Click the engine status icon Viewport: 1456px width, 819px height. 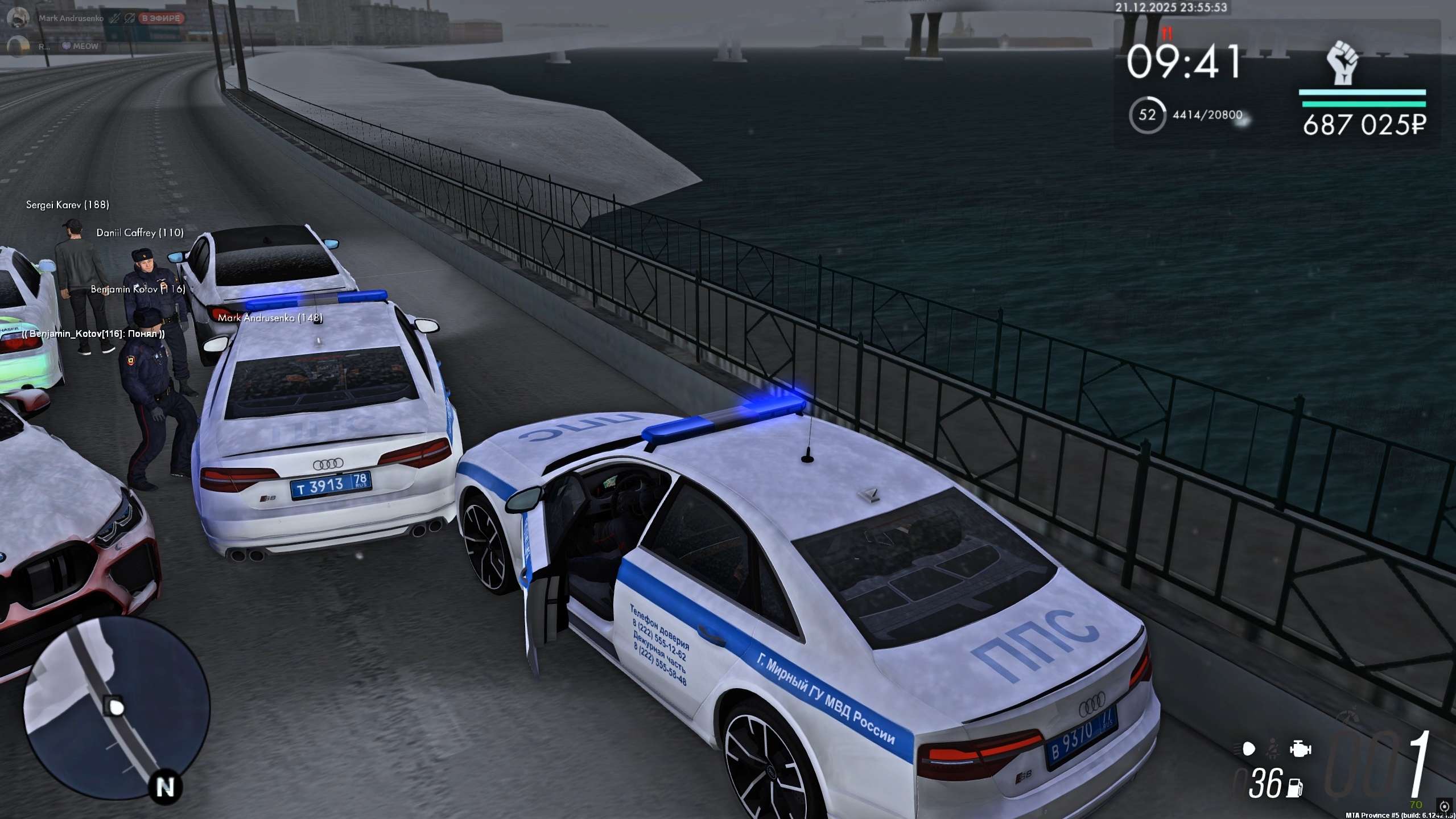coord(1300,748)
